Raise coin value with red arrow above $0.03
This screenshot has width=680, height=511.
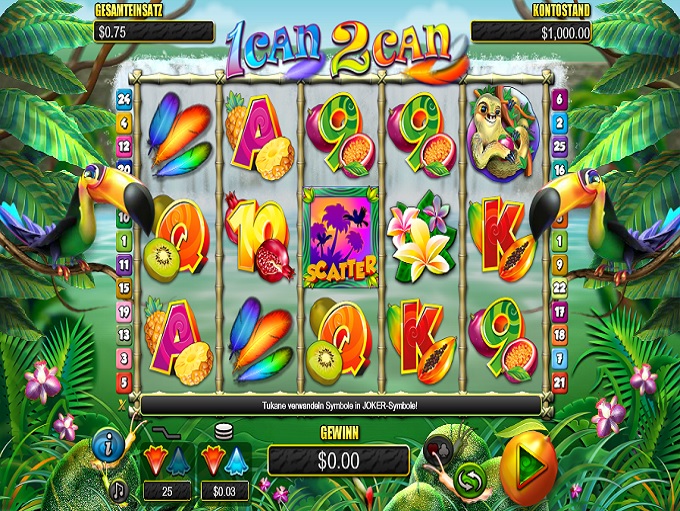pyautogui.click(x=212, y=459)
